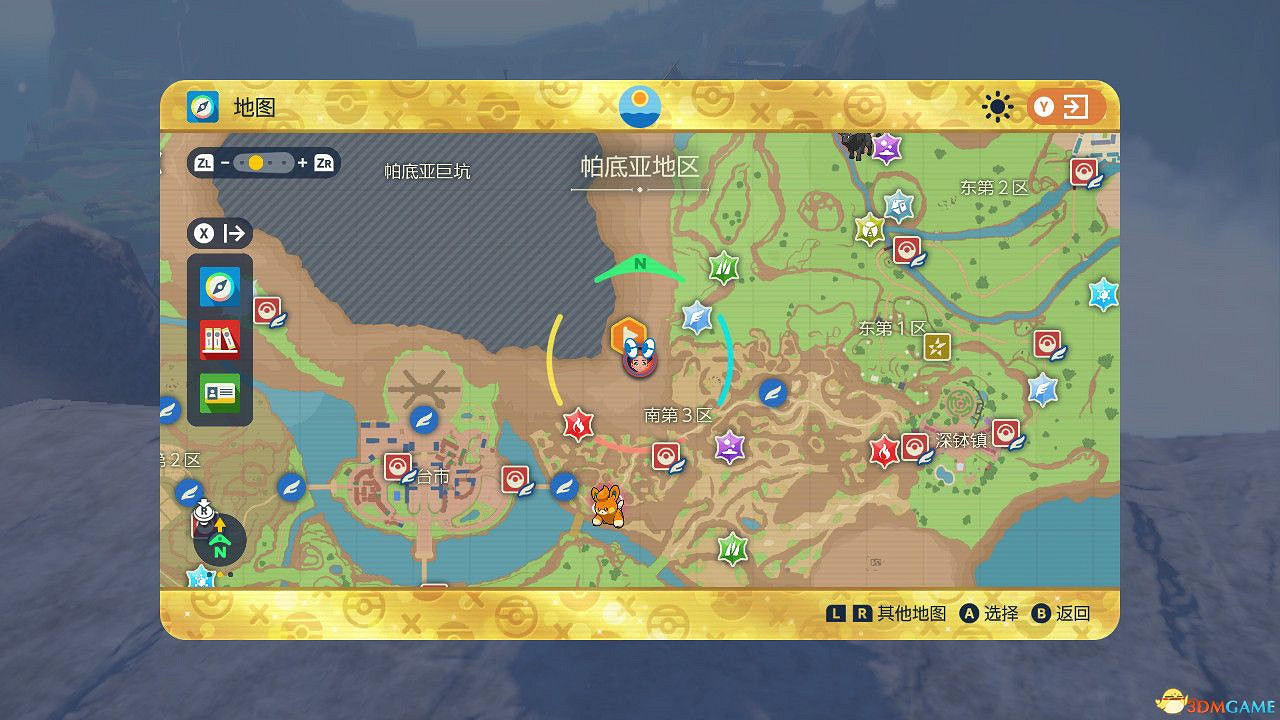Select the Pokémon Center icon beside 深钵镇

(x=917, y=446)
